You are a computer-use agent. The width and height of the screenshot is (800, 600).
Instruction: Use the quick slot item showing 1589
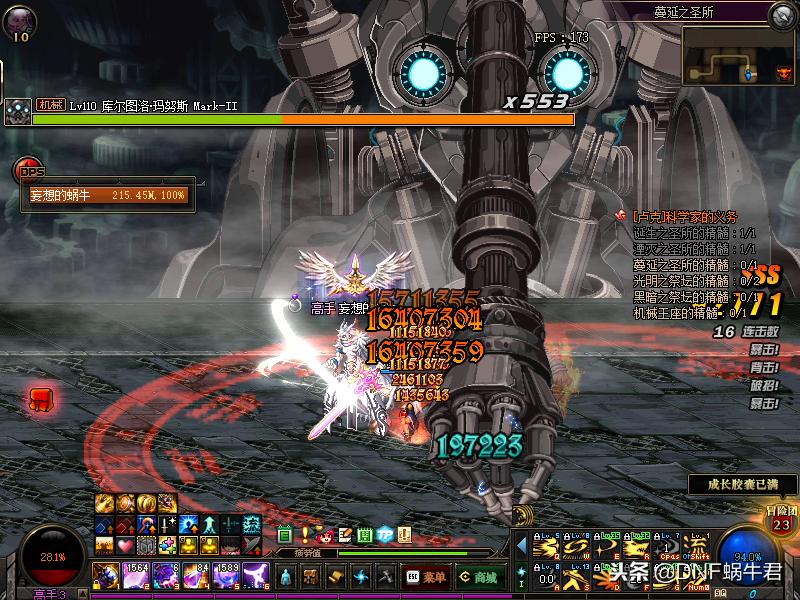(225, 576)
